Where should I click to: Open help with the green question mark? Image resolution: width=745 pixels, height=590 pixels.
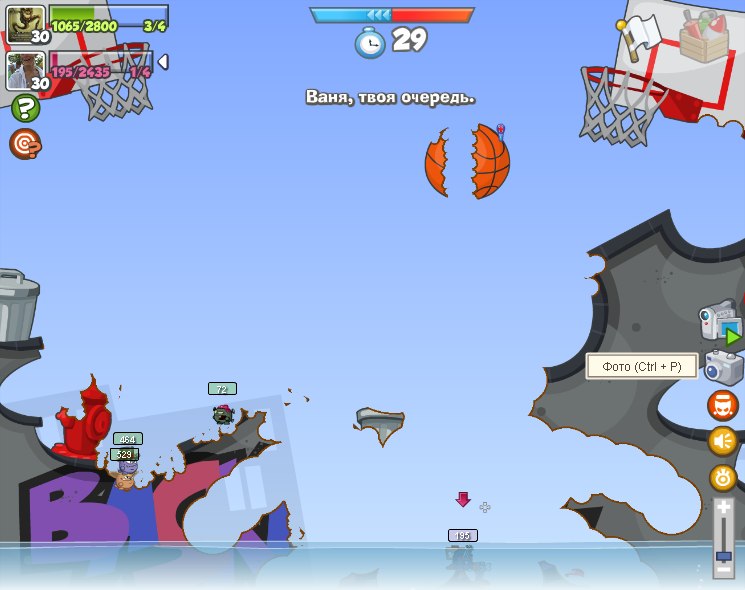[25, 108]
